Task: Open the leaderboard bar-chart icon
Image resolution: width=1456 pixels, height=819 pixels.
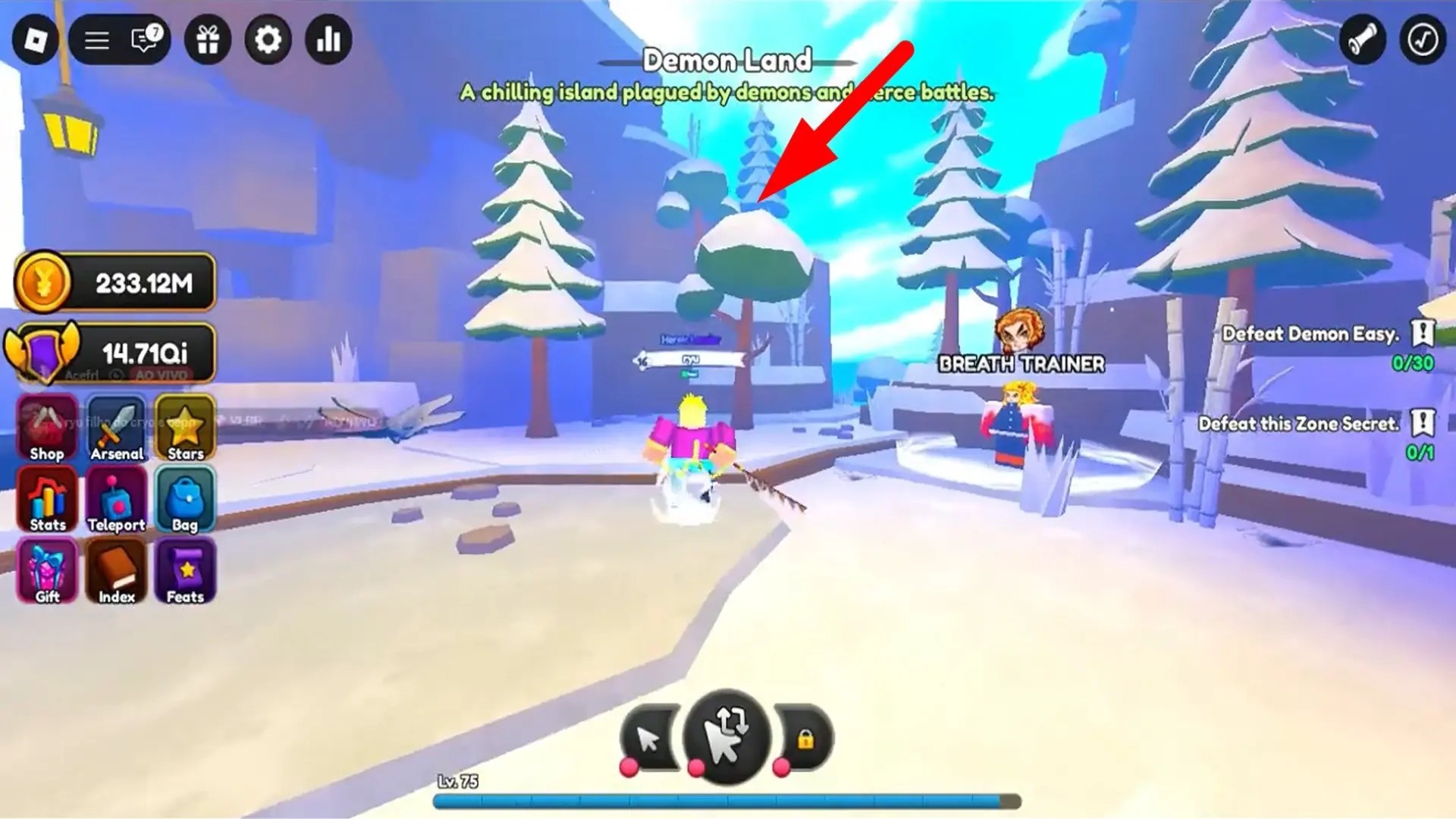Action: 328,40
